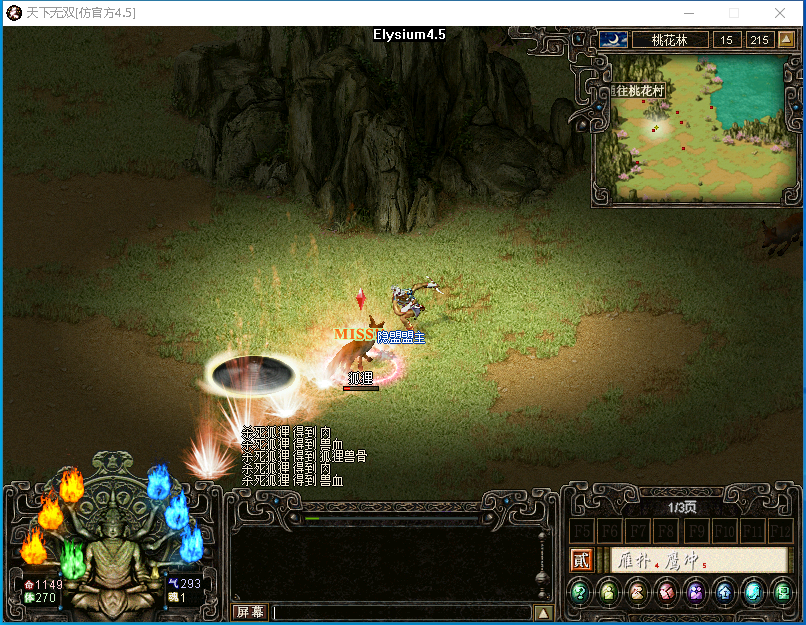806x625 pixels.
Task: Select the orange crossed-swords orb icon
Action: click(x=637, y=591)
